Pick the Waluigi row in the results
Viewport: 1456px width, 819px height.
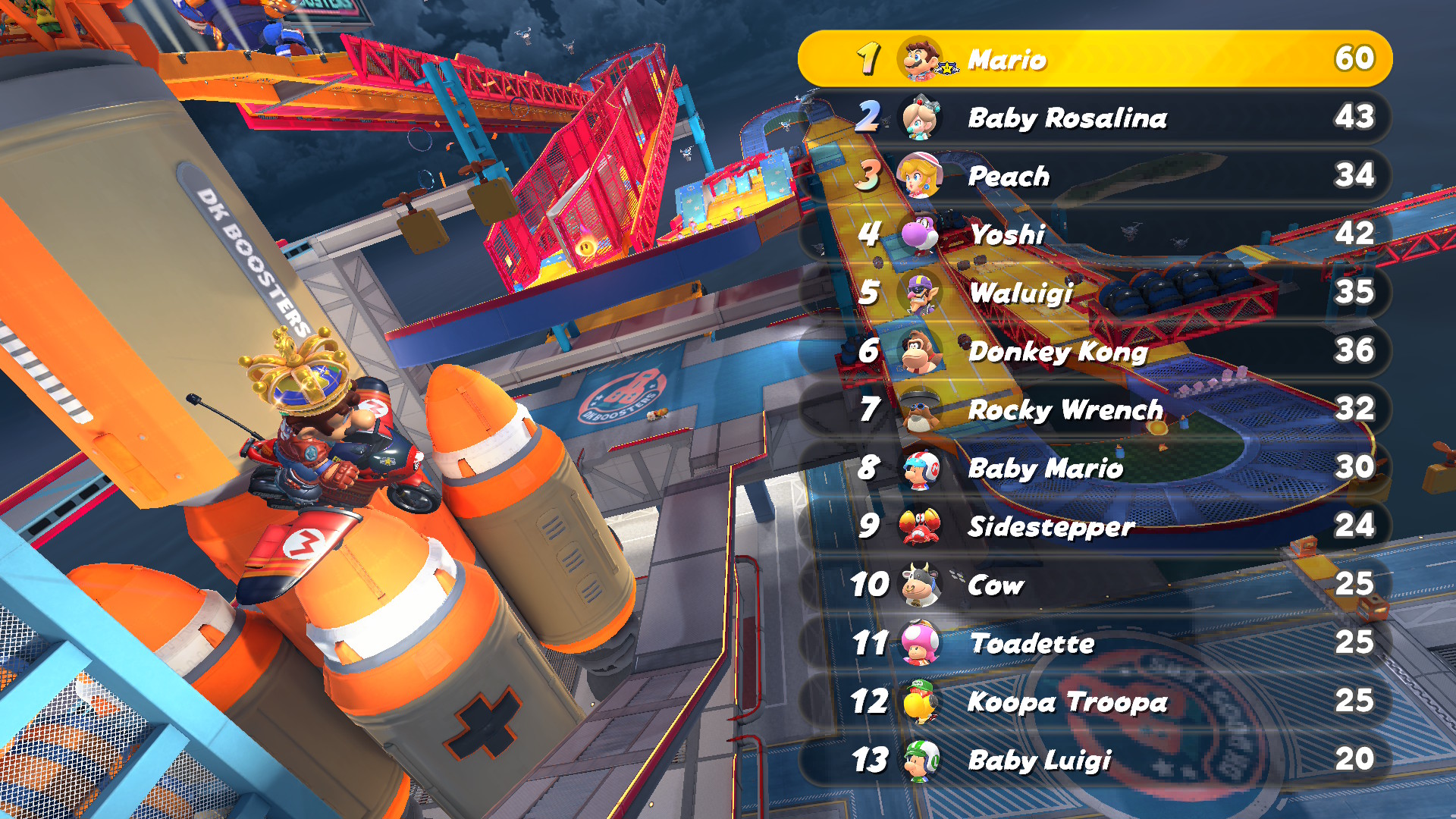point(1095,293)
